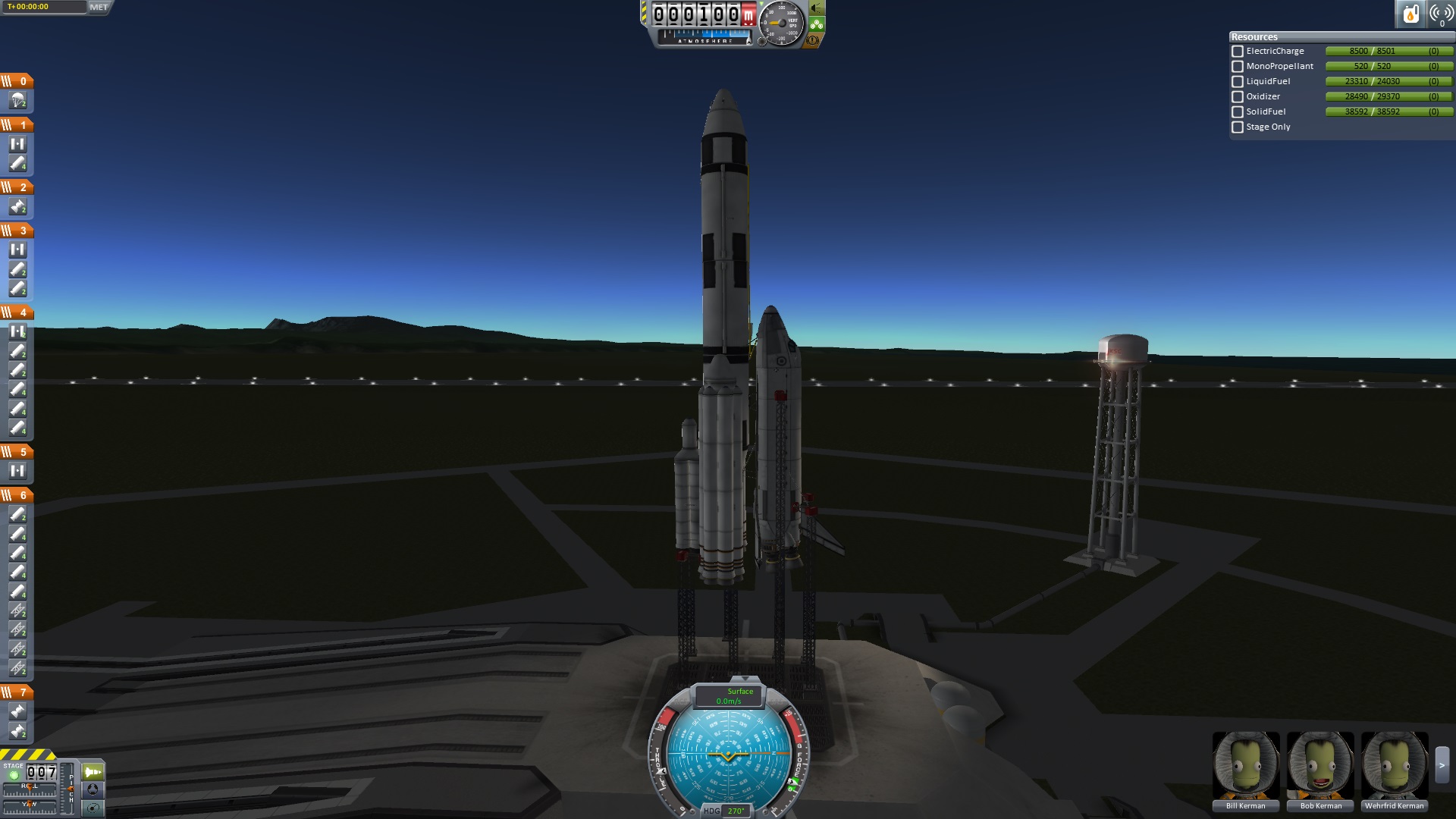Toggle landing gear with the green button
This screenshot has height=819, width=1456.
click(817, 24)
